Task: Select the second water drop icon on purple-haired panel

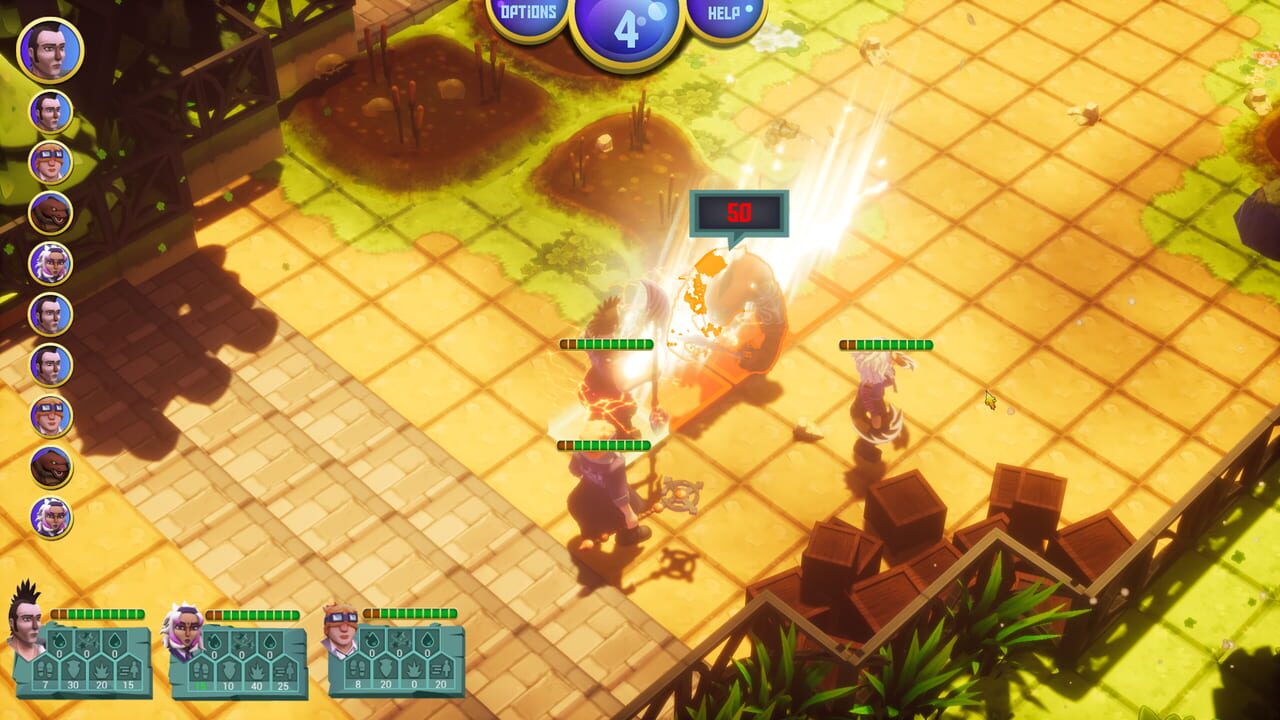Action: 268,643
